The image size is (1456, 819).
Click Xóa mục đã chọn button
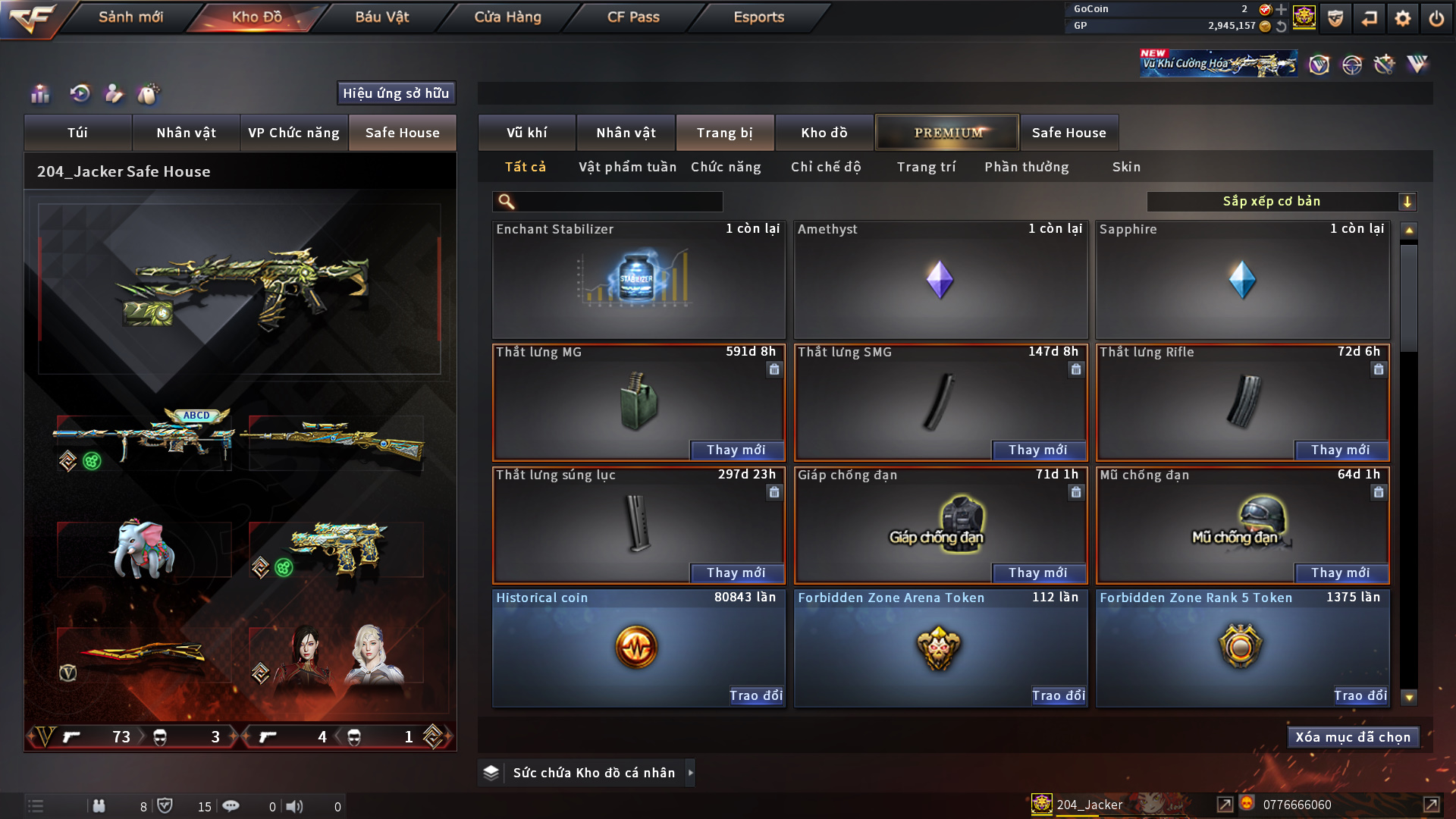point(1353,737)
